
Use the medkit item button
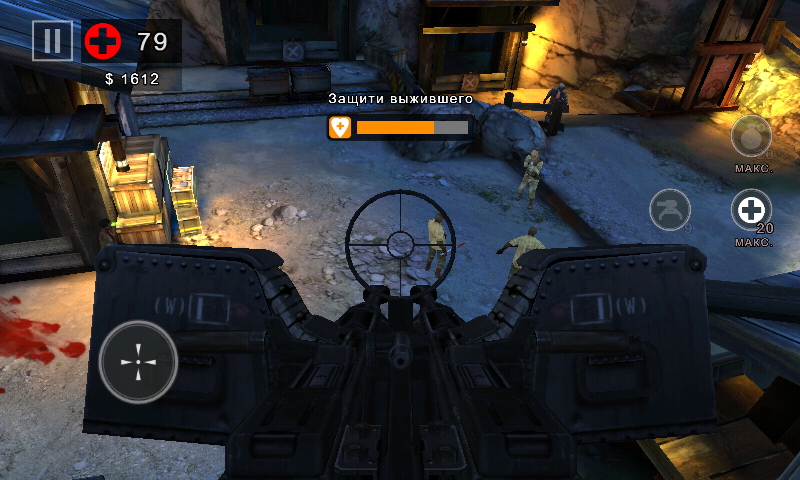tap(751, 211)
